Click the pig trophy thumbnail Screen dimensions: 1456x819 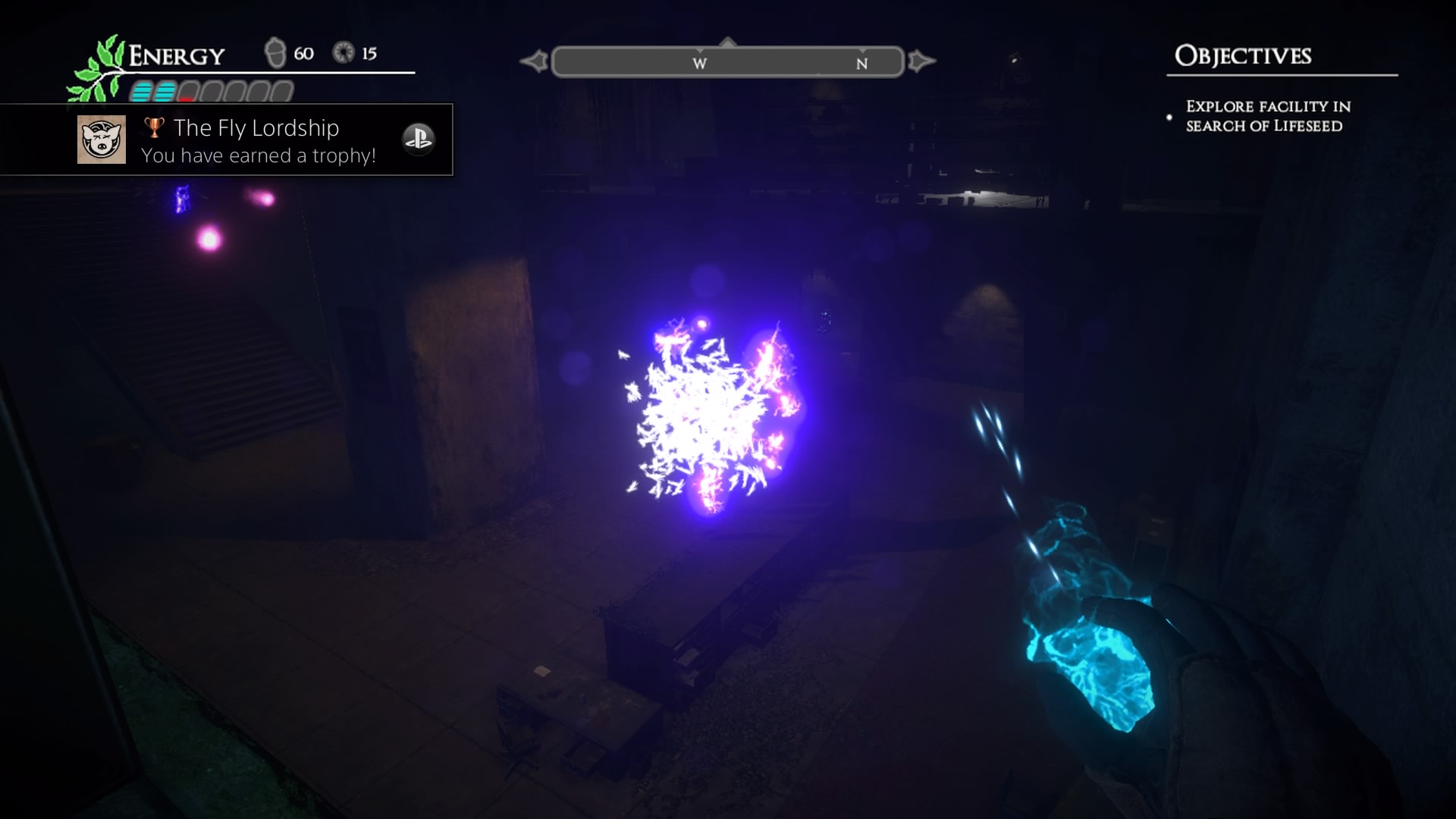click(102, 140)
